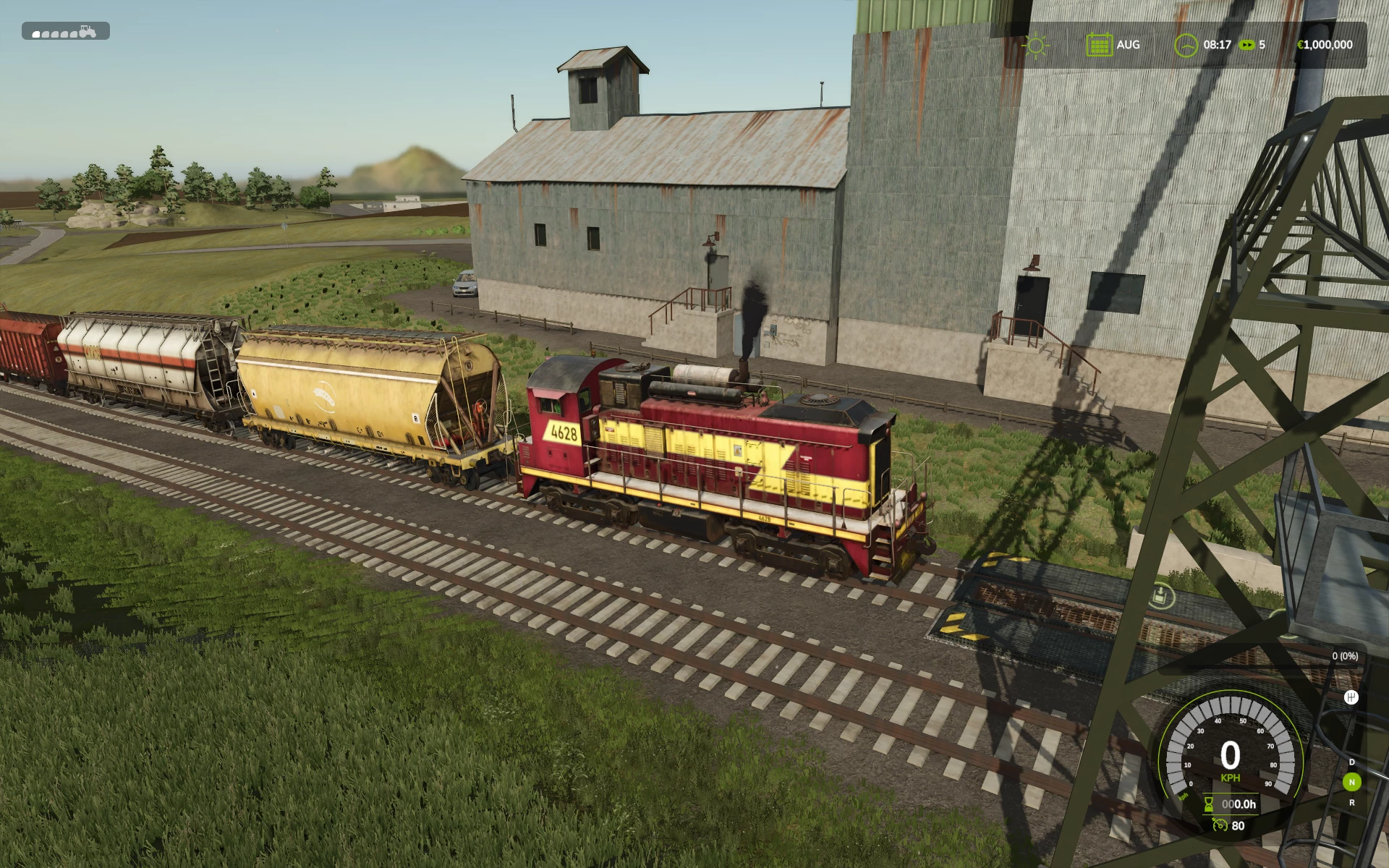Screen dimensions: 1389x868
Task: Click the hourglass operating hours icon
Action: tap(1209, 804)
